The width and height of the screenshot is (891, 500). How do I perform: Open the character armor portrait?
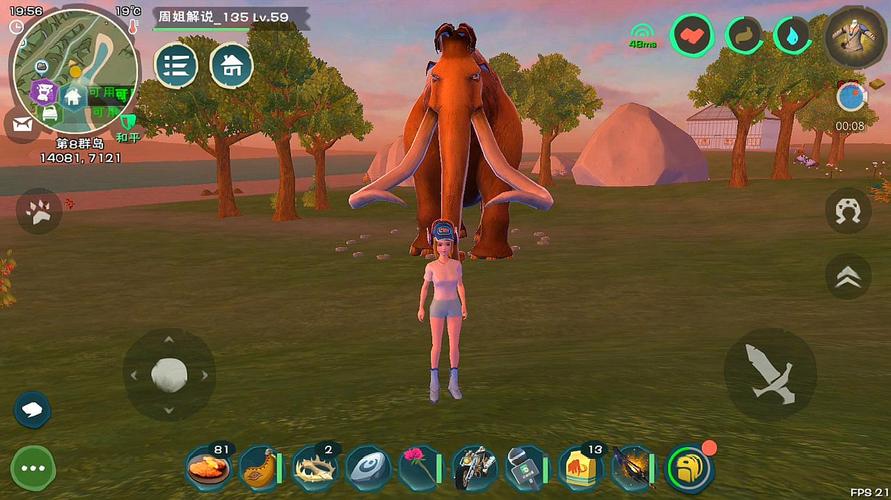[x=857, y=36]
